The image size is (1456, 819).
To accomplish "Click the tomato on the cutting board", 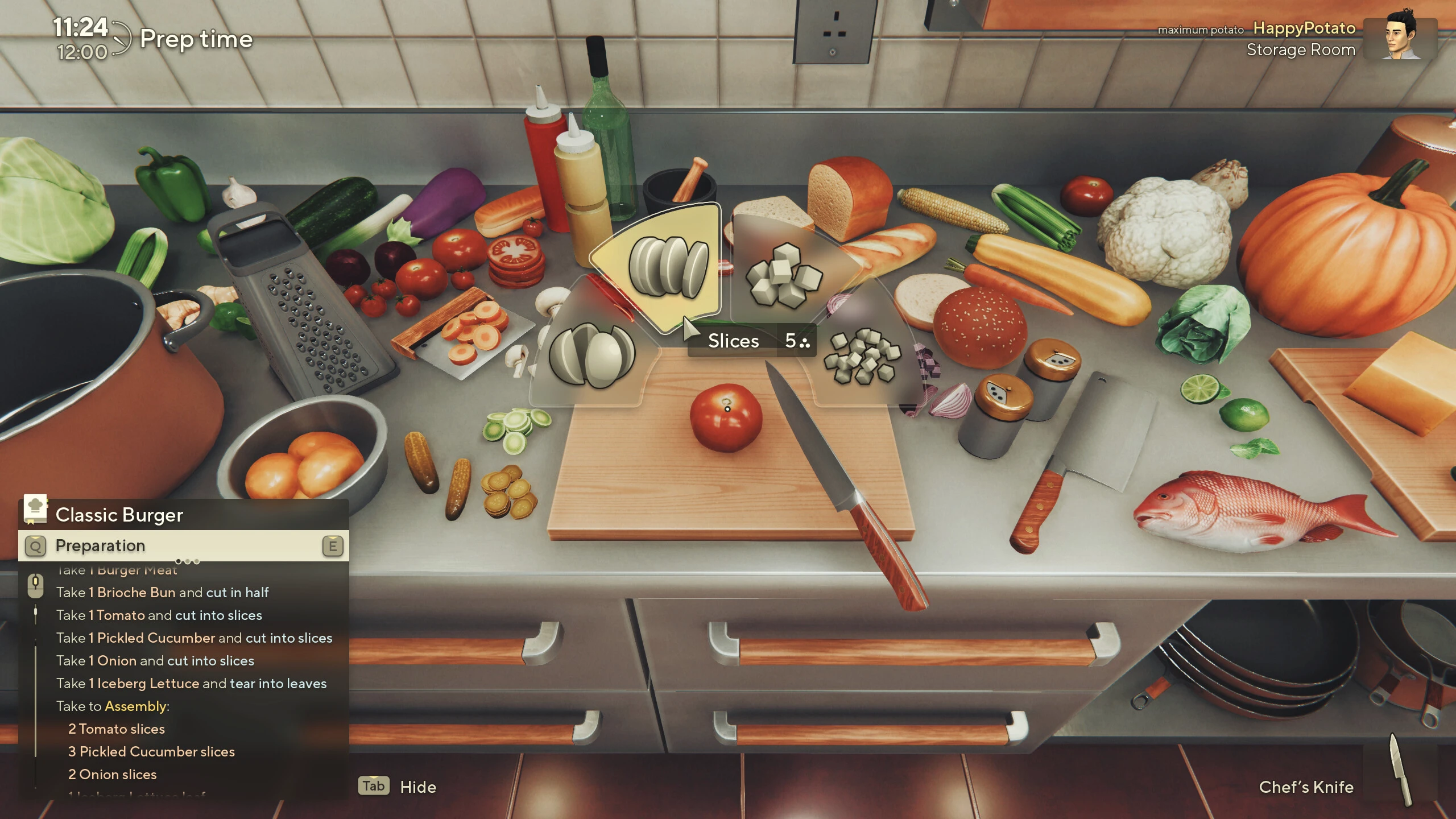I will [x=727, y=417].
